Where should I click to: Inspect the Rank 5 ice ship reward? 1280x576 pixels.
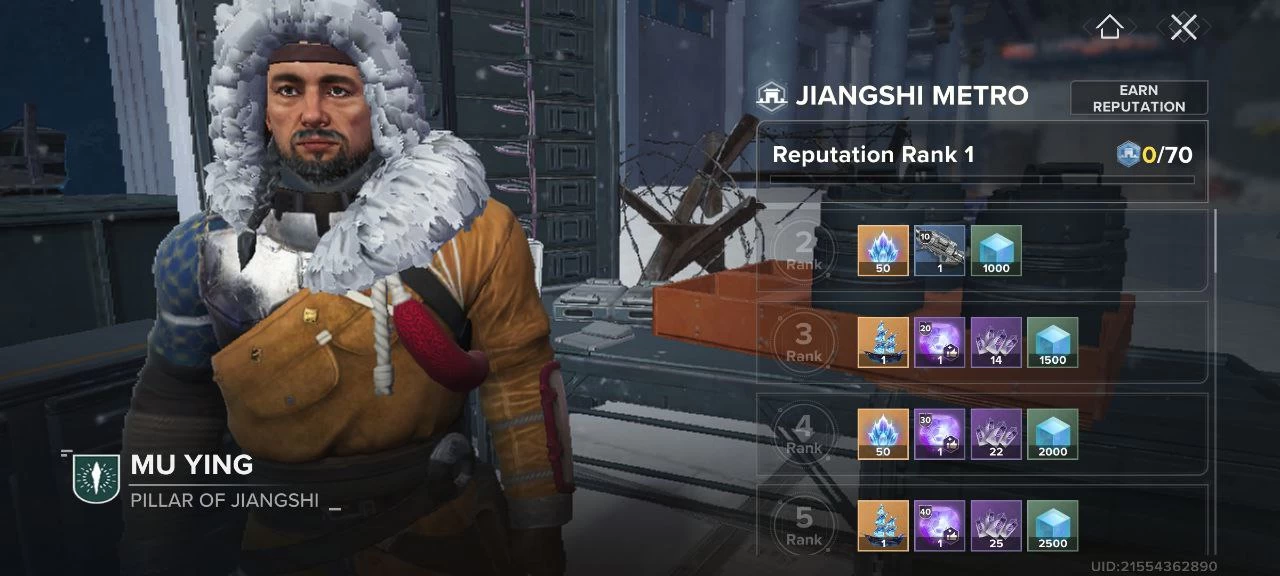coord(883,525)
